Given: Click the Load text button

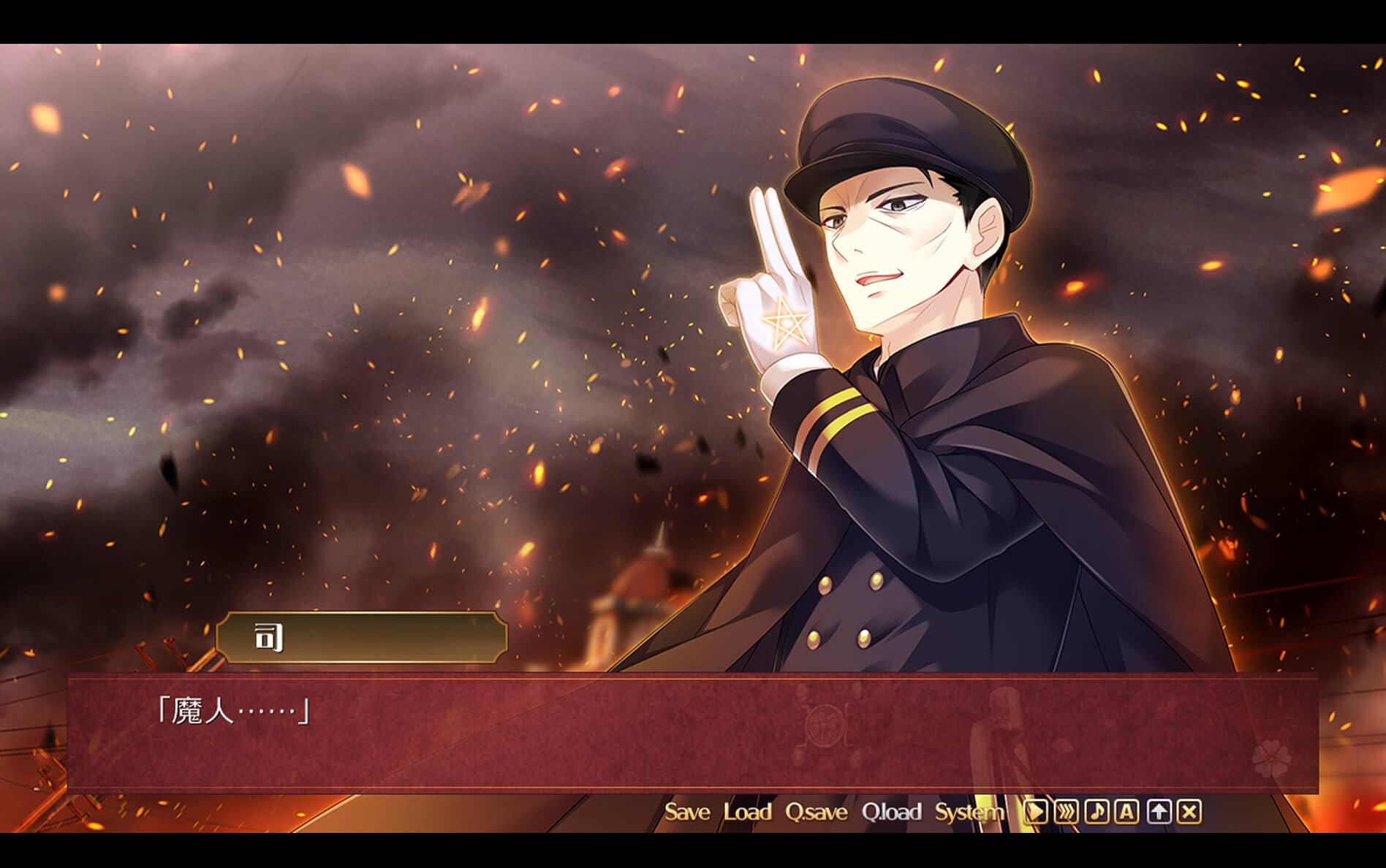Looking at the screenshot, I should pos(747,811).
